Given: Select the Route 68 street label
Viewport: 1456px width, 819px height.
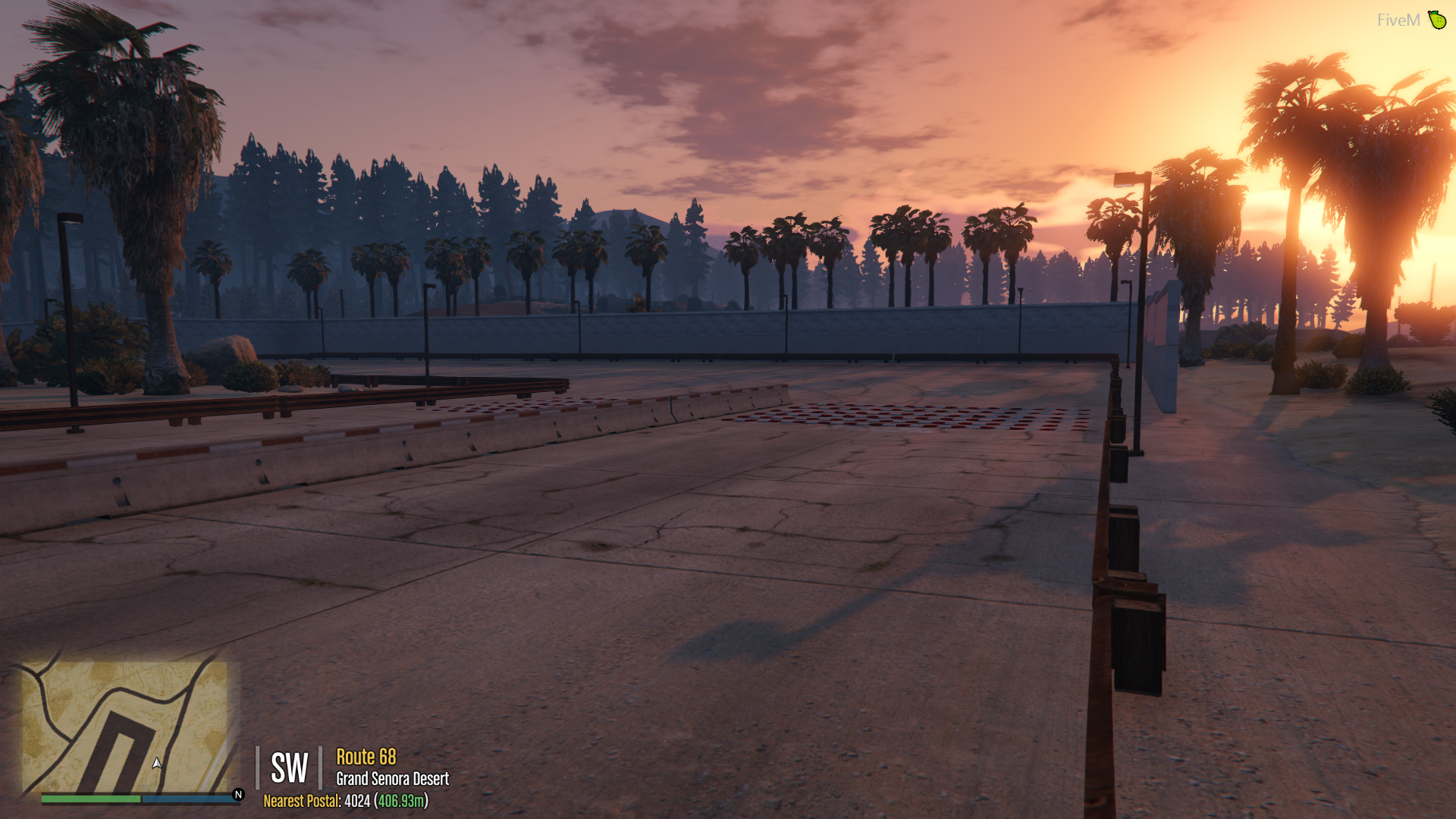Looking at the screenshot, I should coord(366,756).
